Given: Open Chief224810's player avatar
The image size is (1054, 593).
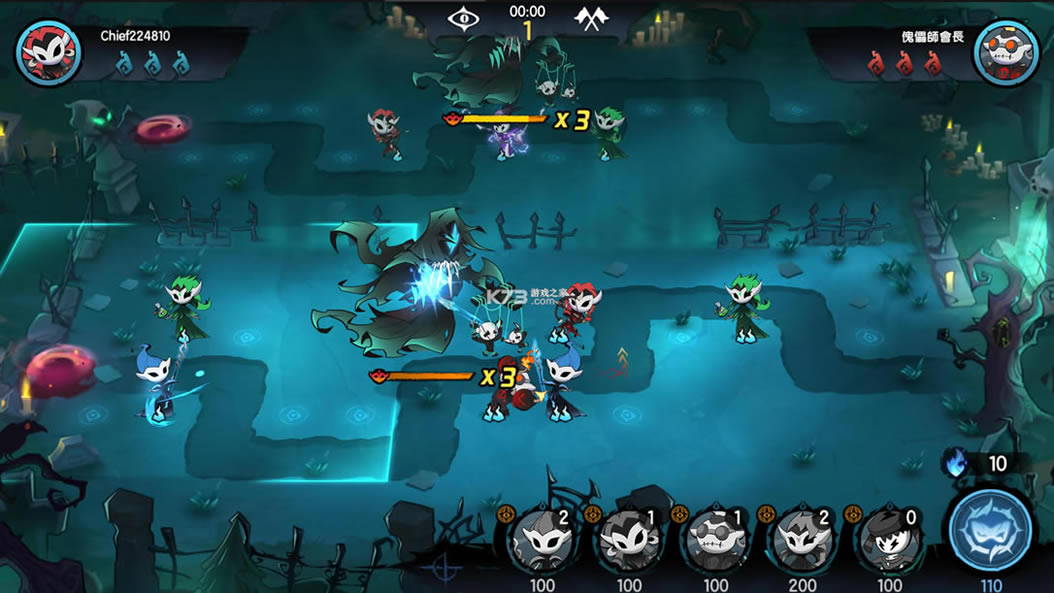Looking at the screenshot, I should 48,52.
